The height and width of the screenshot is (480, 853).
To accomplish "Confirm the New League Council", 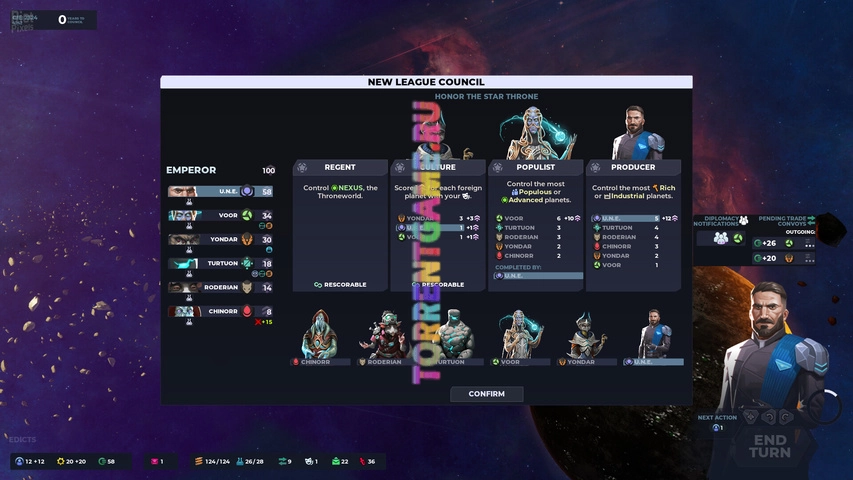I will tap(486, 394).
